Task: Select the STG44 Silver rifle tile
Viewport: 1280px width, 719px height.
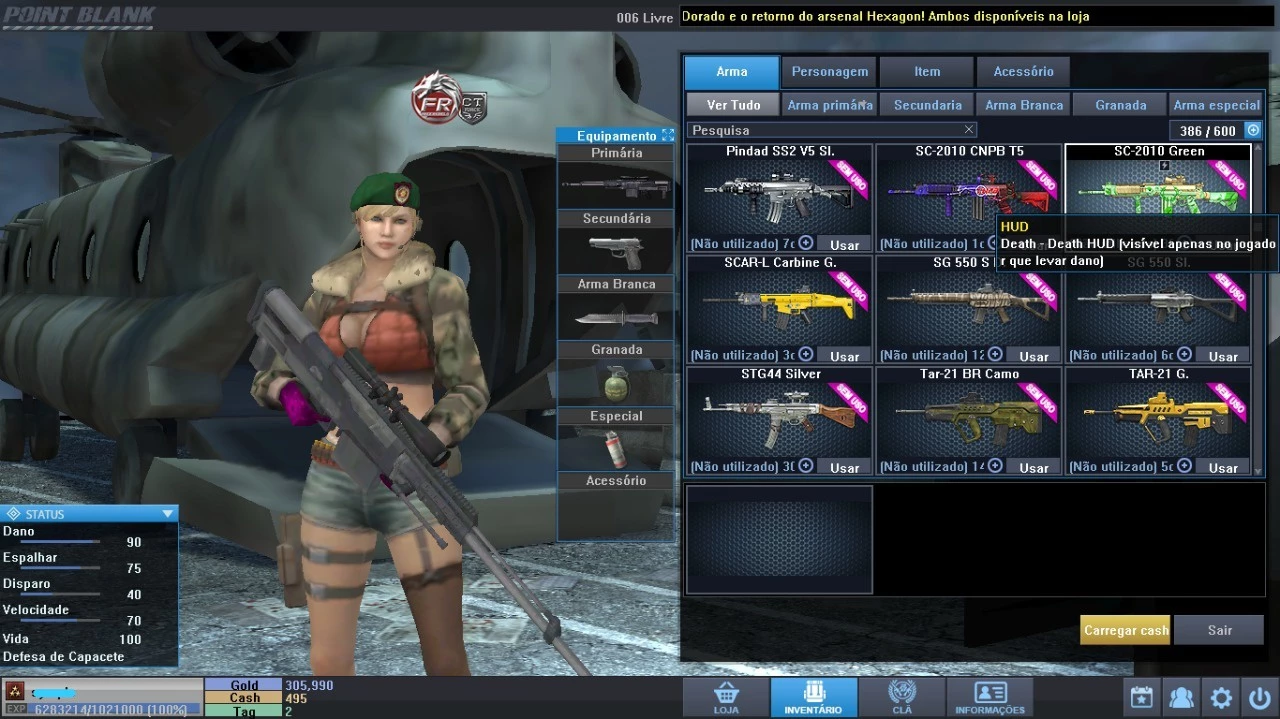Action: click(778, 412)
